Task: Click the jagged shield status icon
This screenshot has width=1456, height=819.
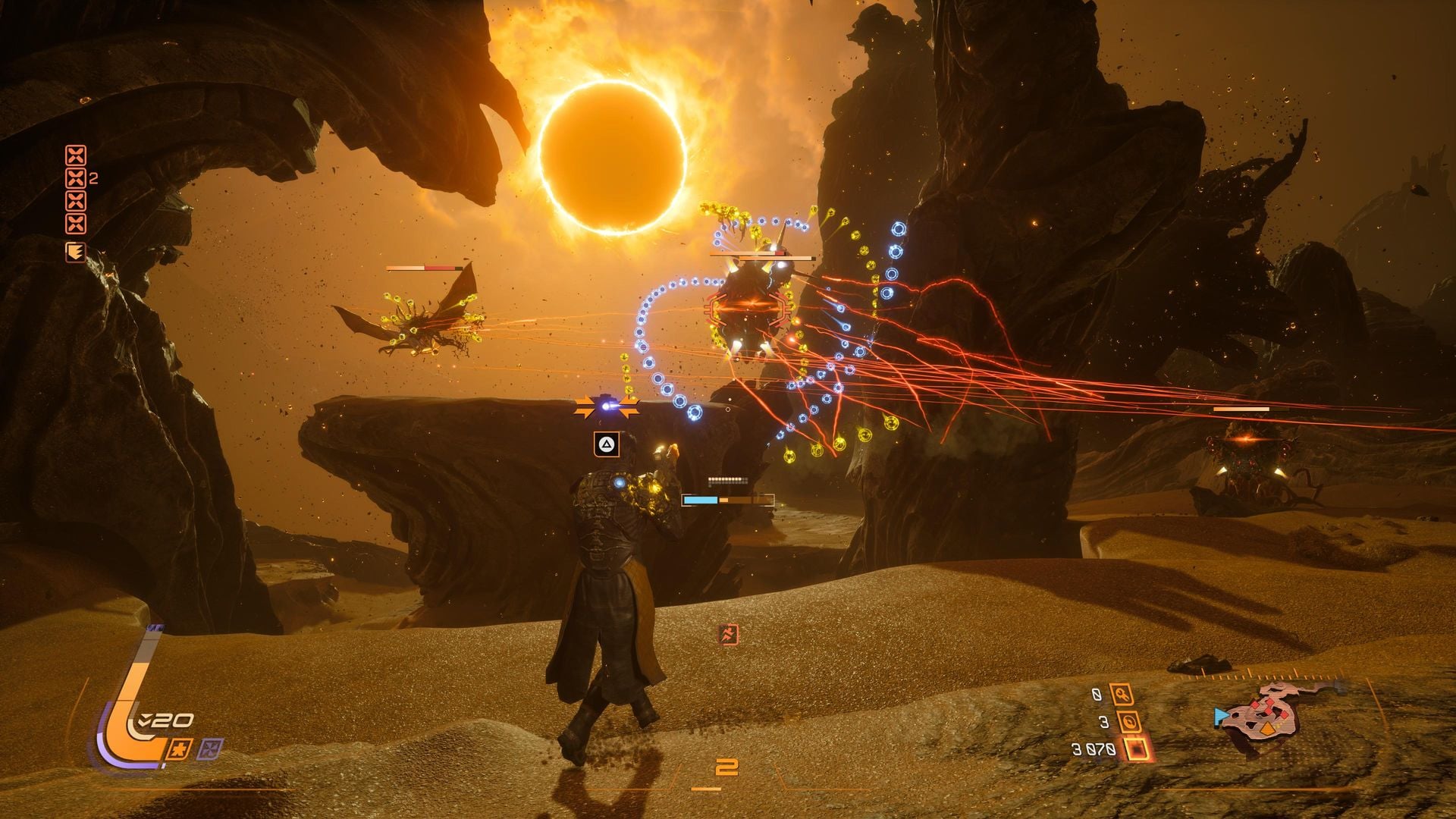Action: coord(75,252)
